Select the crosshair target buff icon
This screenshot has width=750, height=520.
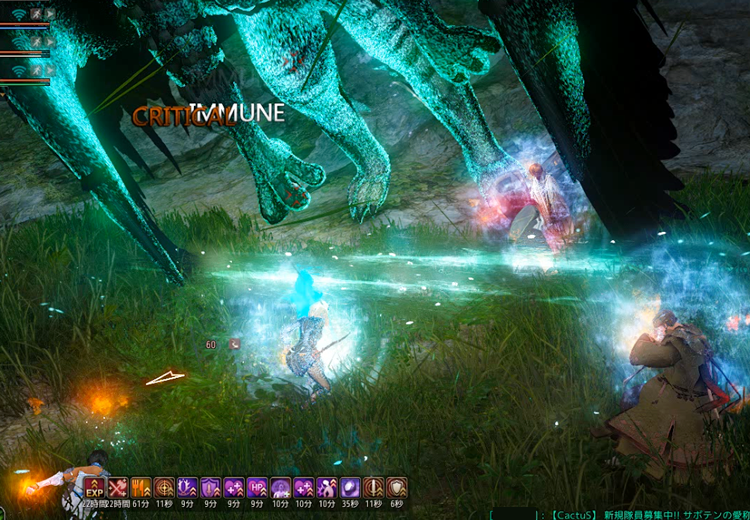pyautogui.click(x=164, y=488)
